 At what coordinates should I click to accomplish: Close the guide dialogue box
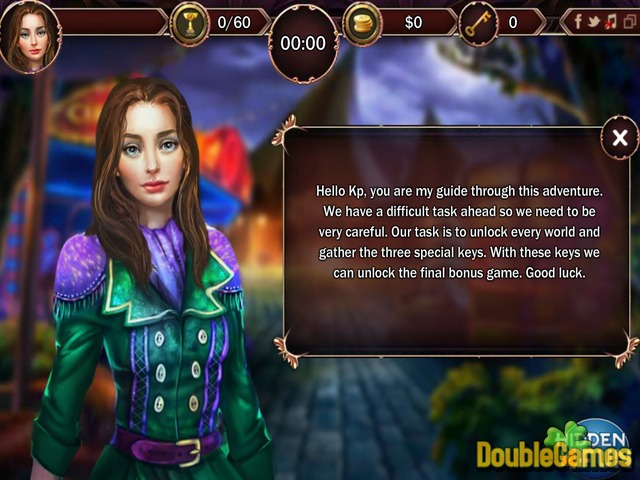[x=620, y=139]
